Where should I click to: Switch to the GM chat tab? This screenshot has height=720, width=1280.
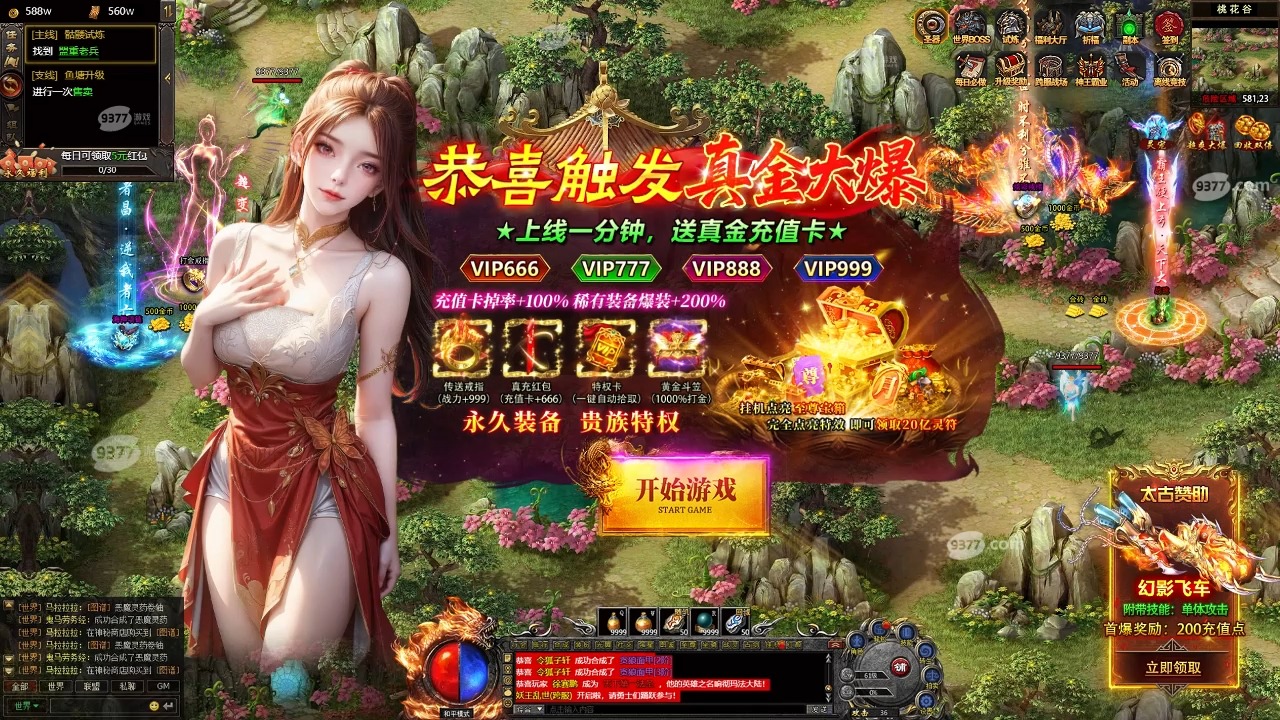163,687
